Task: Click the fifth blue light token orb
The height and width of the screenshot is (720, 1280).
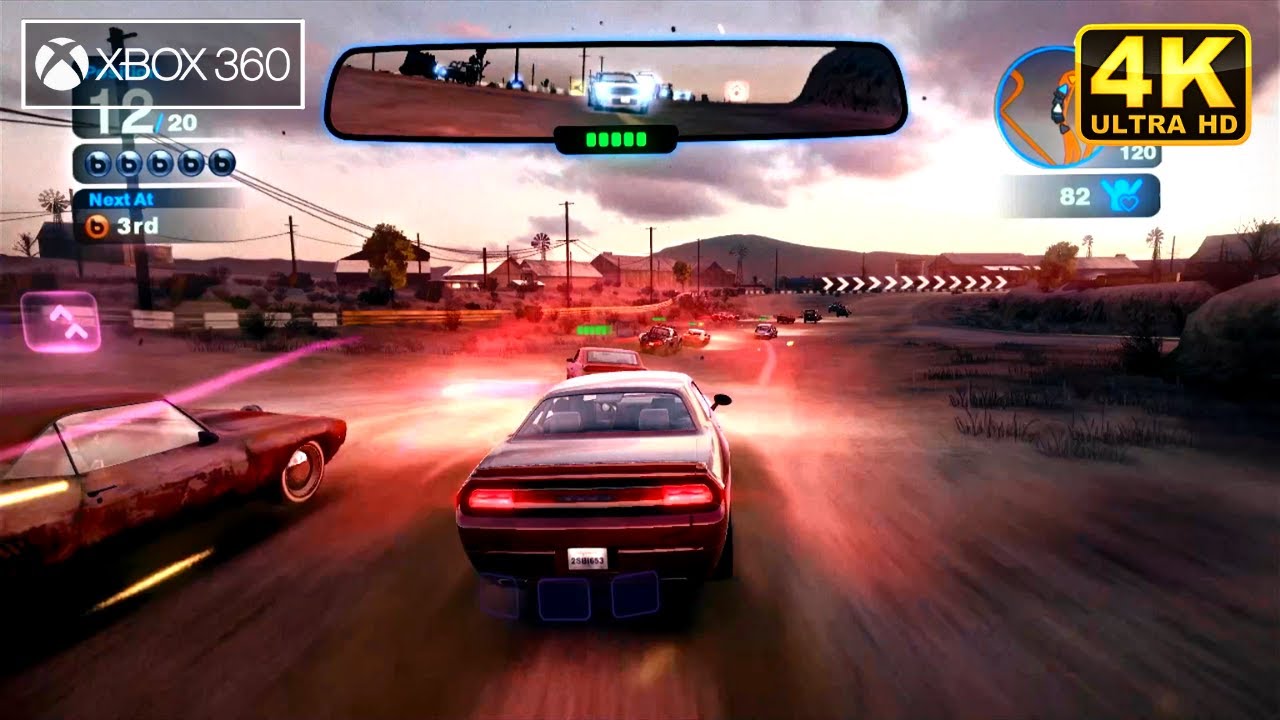Action: coord(221,162)
